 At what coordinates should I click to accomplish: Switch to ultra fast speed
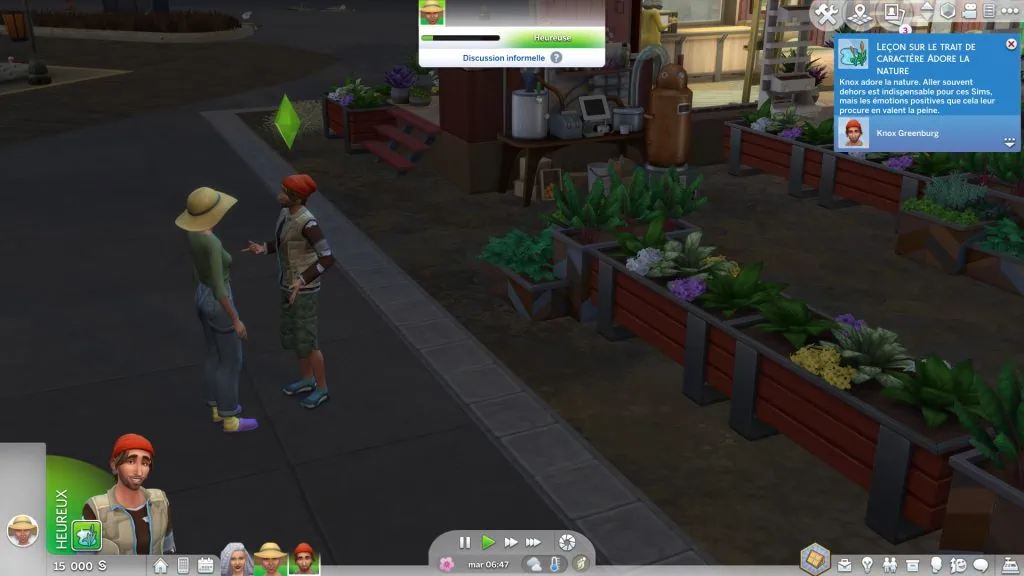(537, 542)
